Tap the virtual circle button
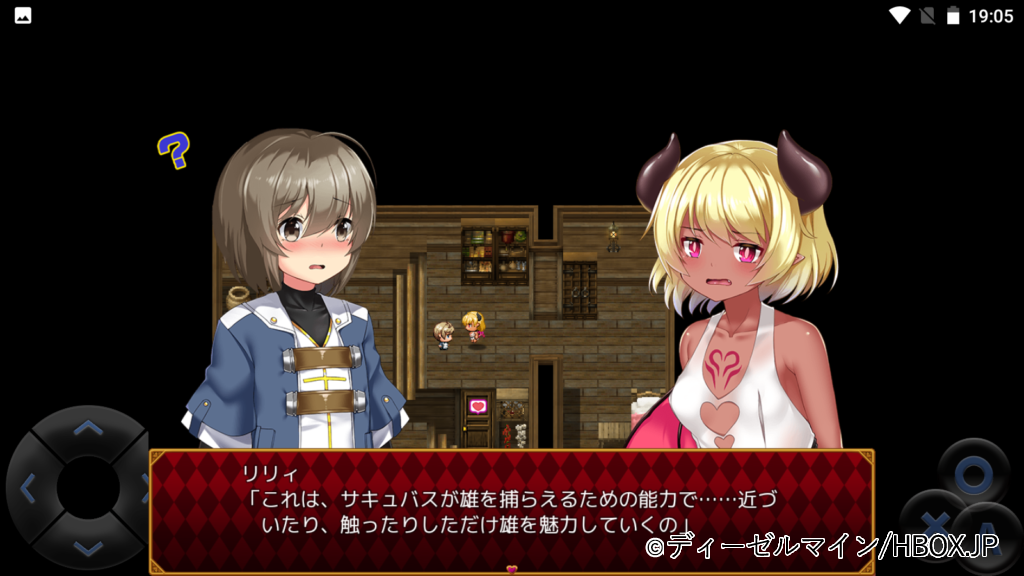 coord(973,474)
